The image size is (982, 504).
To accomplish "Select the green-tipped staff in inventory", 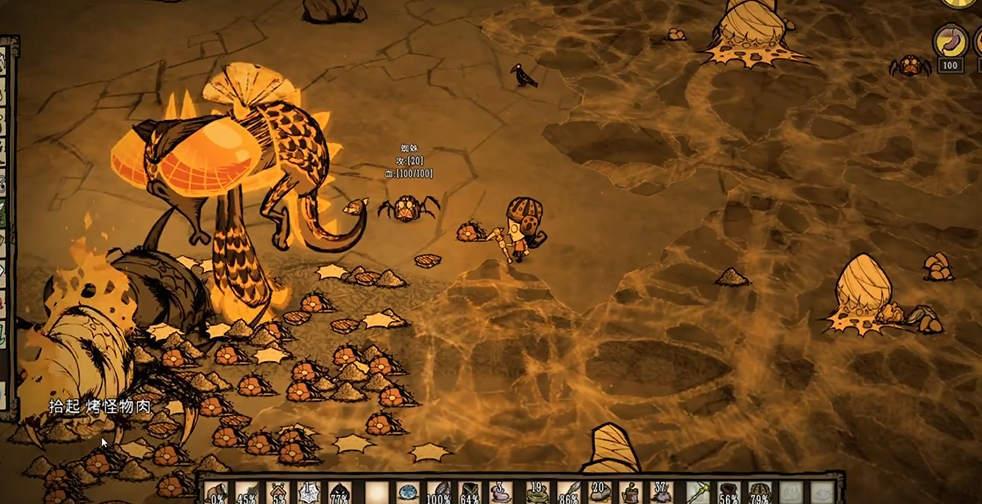I will click(697, 493).
